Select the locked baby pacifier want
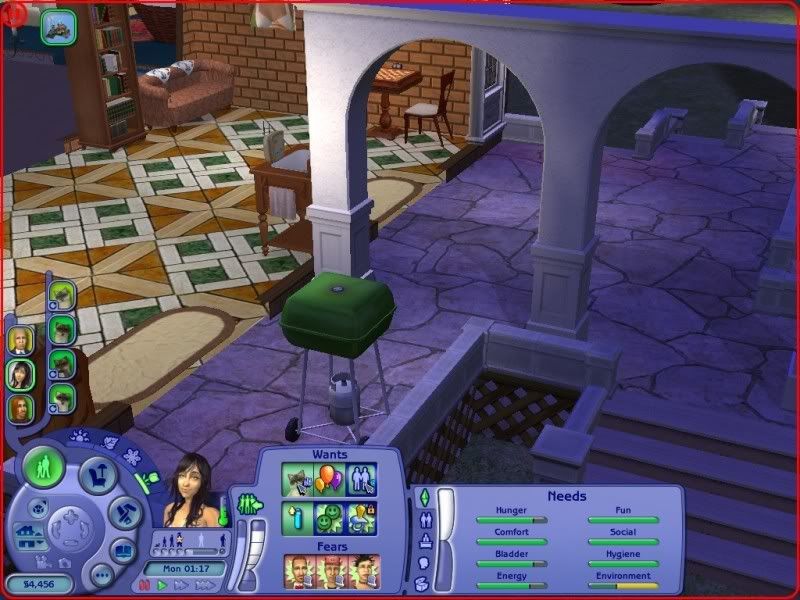 pyautogui.click(x=362, y=516)
